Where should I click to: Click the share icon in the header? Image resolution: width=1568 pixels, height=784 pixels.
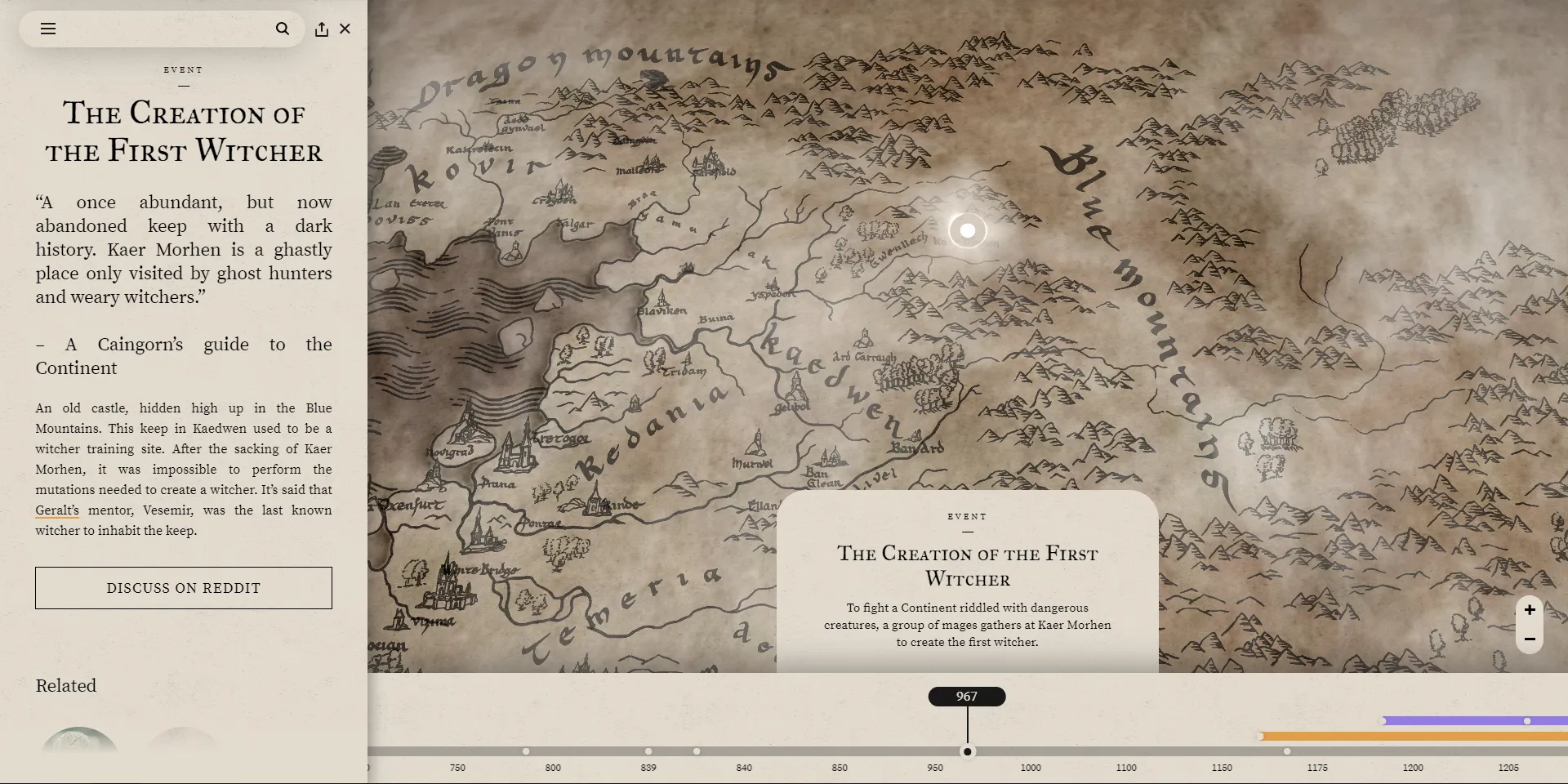[320, 29]
